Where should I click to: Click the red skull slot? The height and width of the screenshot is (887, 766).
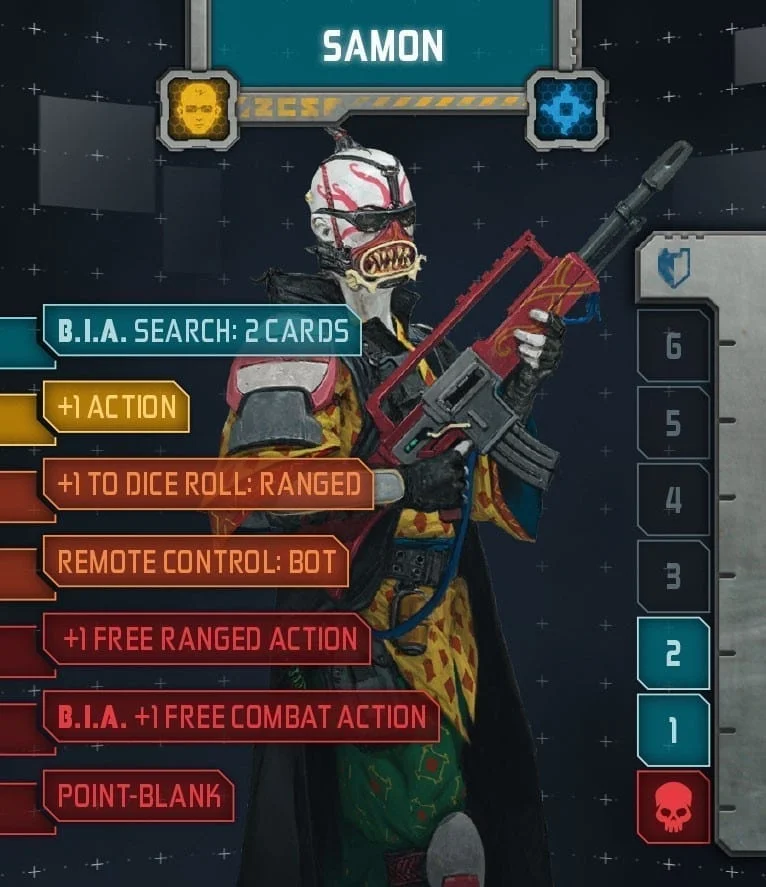(x=673, y=807)
